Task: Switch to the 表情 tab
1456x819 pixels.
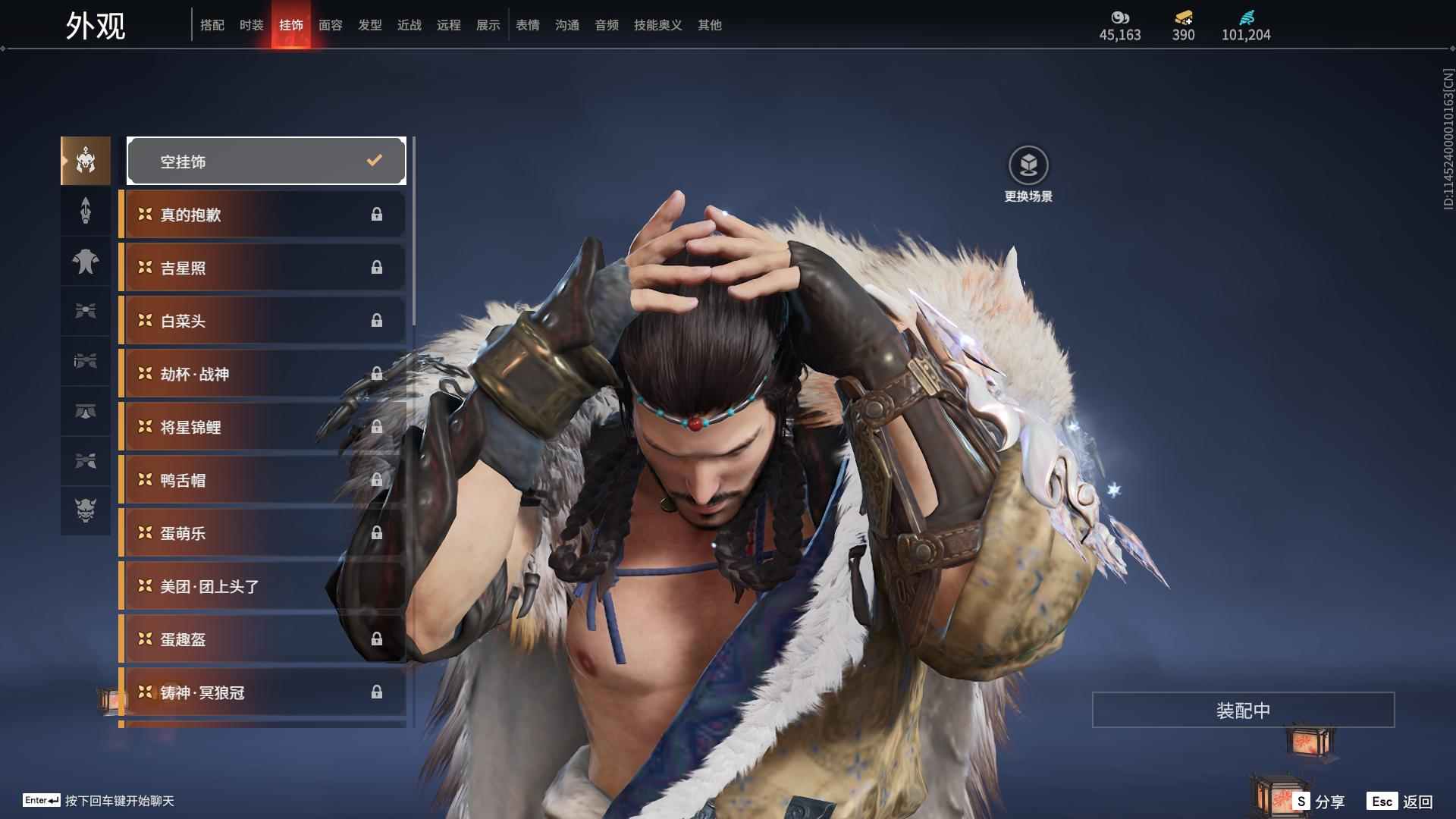Action: [527, 25]
